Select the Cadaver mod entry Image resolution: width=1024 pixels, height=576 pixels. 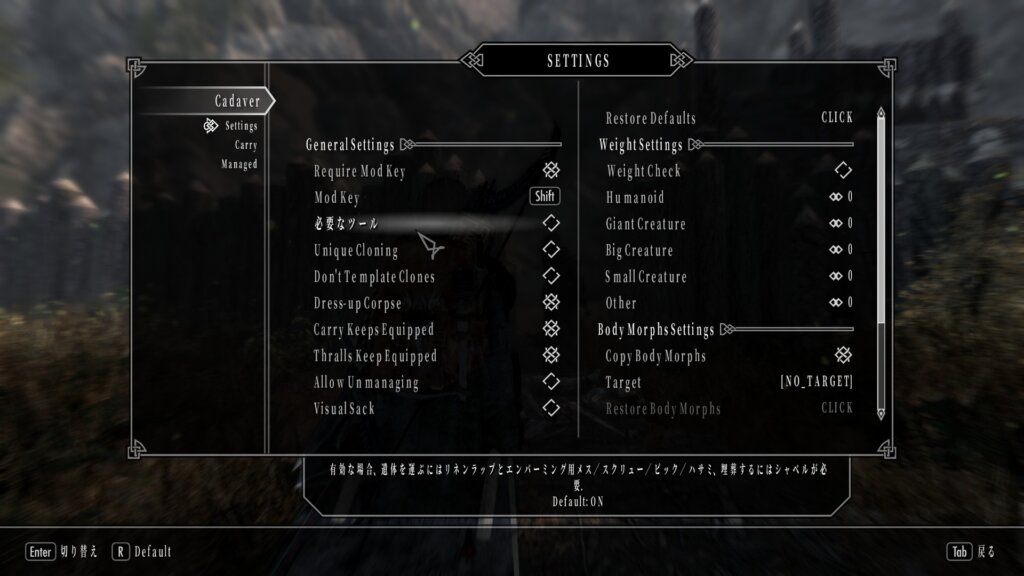point(236,101)
